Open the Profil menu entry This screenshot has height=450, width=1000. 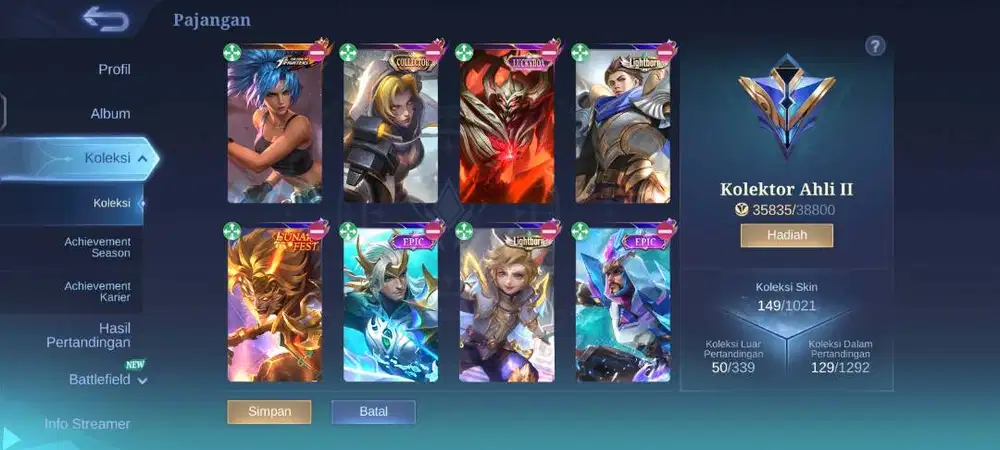click(114, 69)
